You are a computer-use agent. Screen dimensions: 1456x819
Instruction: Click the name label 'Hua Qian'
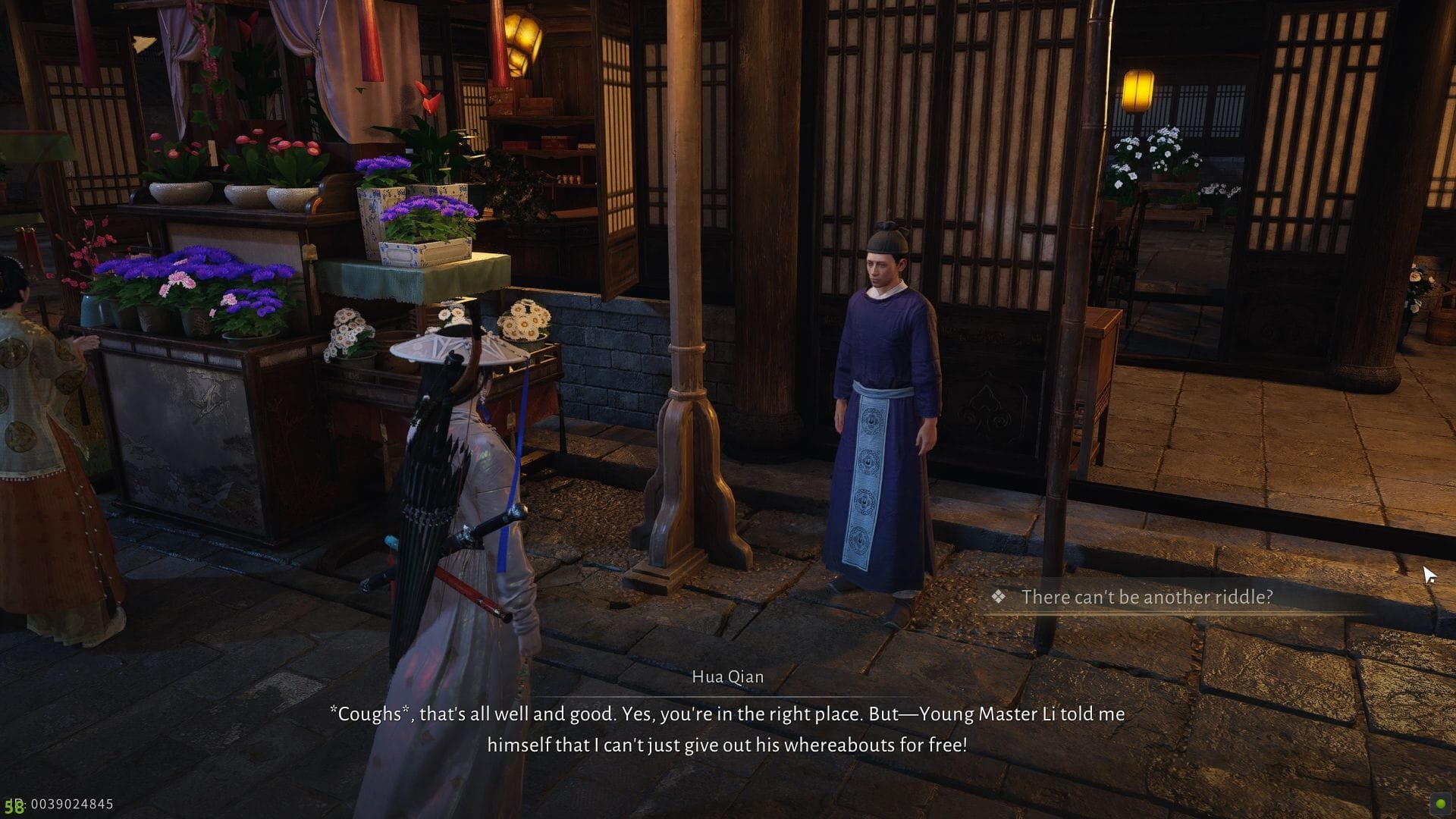click(x=727, y=676)
